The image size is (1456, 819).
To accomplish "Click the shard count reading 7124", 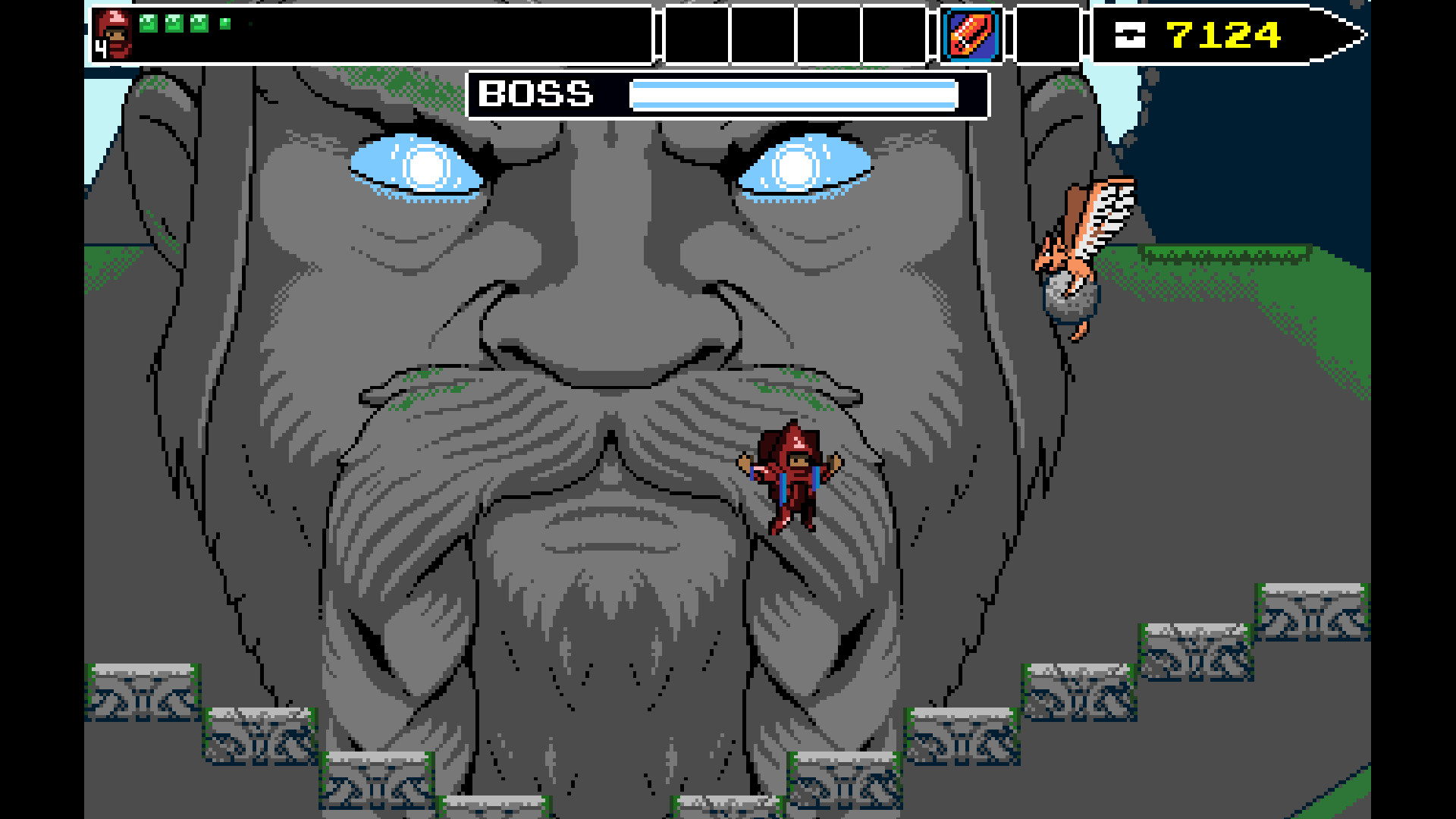I will tap(1222, 33).
